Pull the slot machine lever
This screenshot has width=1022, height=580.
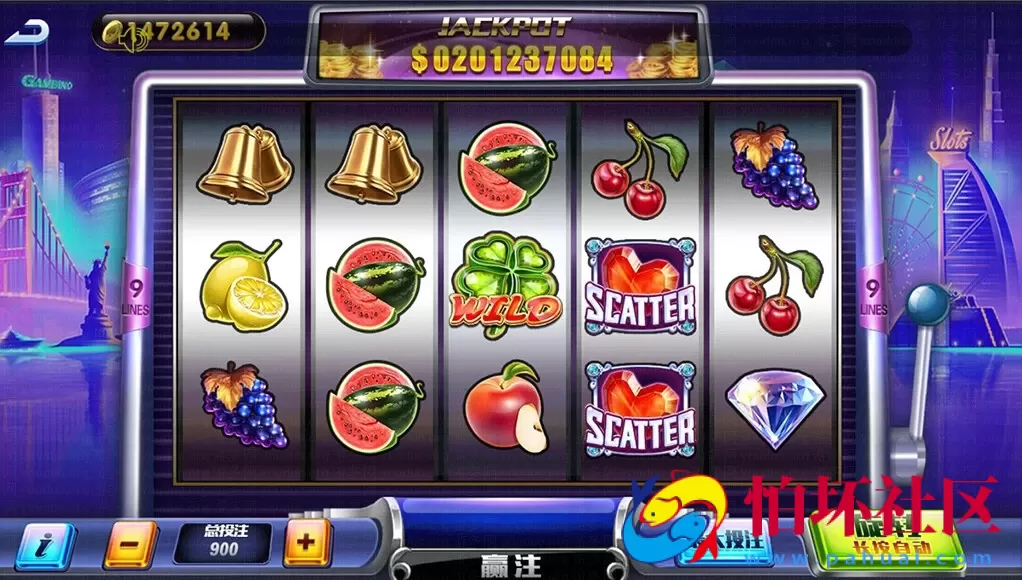pos(930,301)
